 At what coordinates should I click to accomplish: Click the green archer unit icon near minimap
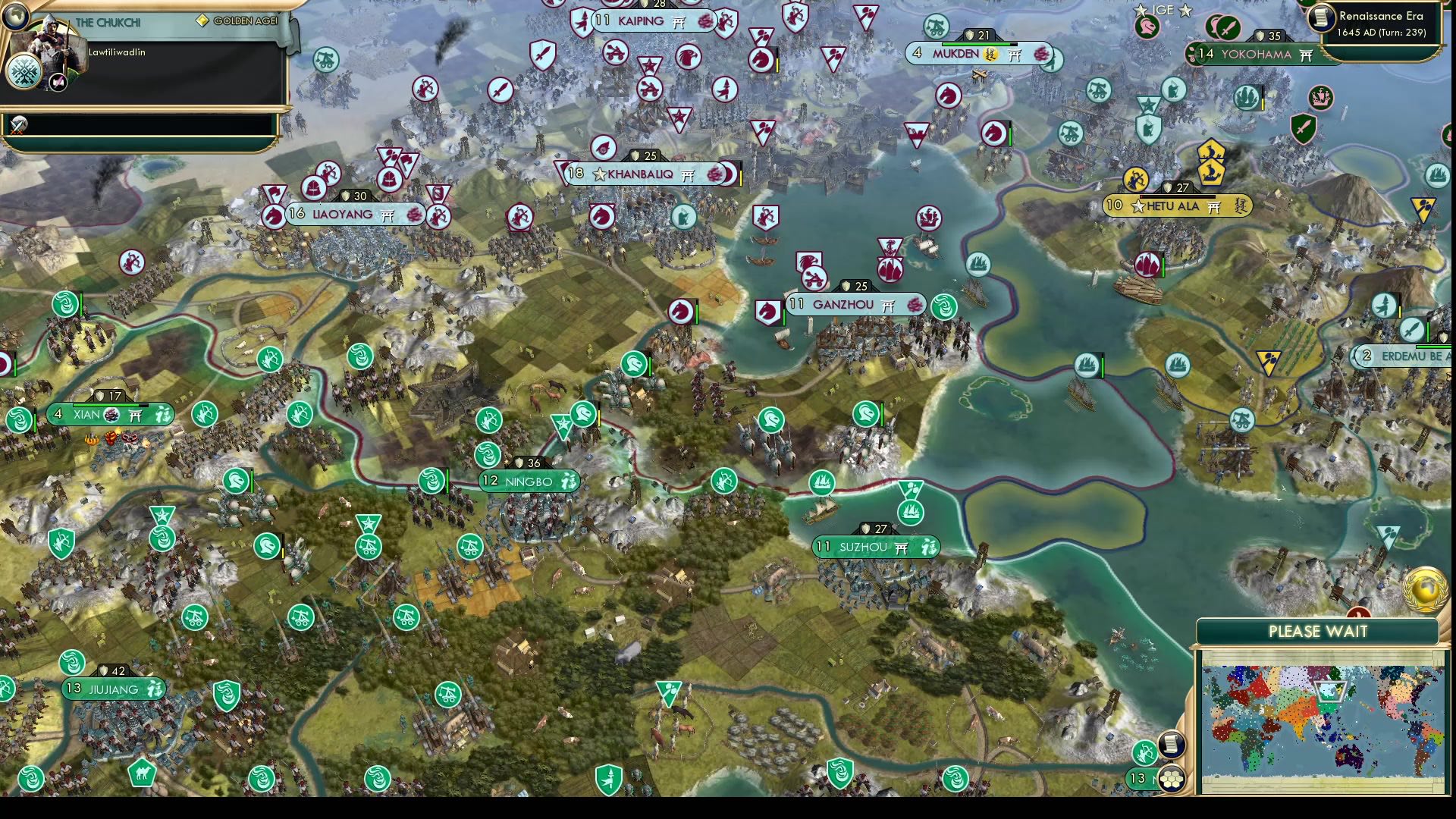point(1143,754)
